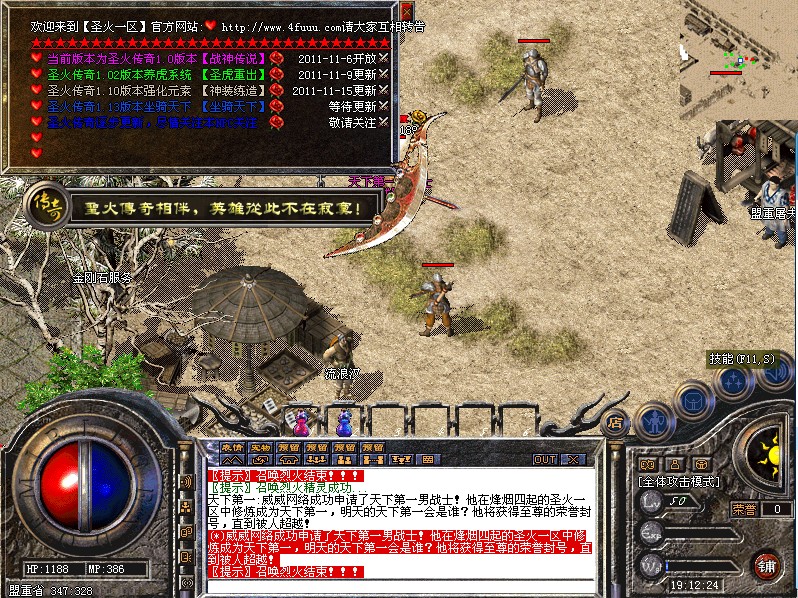Open the shop (店) round button
The image size is (798, 598).
coord(616,423)
